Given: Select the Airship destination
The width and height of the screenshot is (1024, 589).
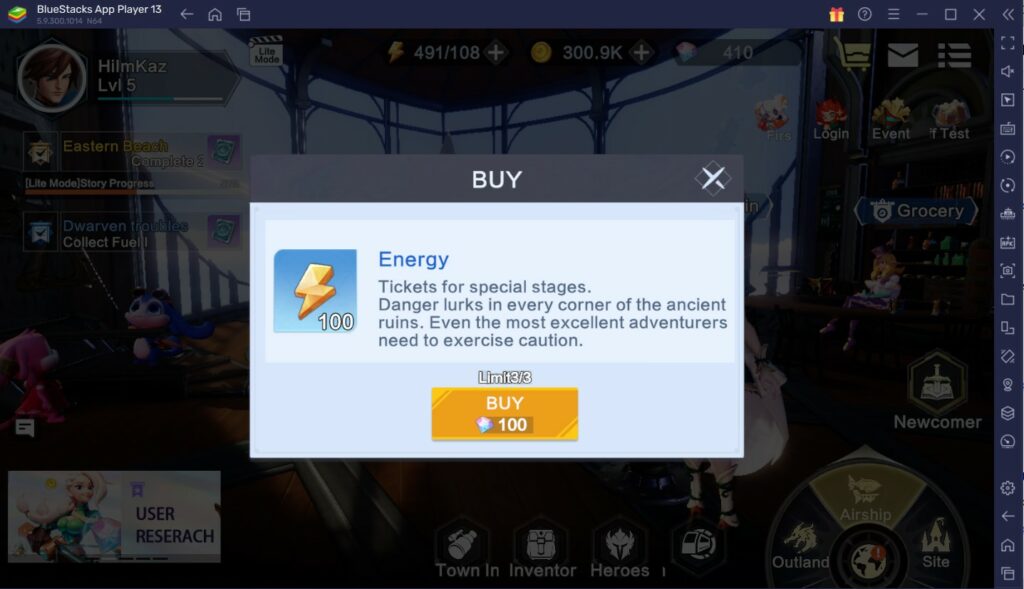Looking at the screenshot, I should click(x=865, y=497).
